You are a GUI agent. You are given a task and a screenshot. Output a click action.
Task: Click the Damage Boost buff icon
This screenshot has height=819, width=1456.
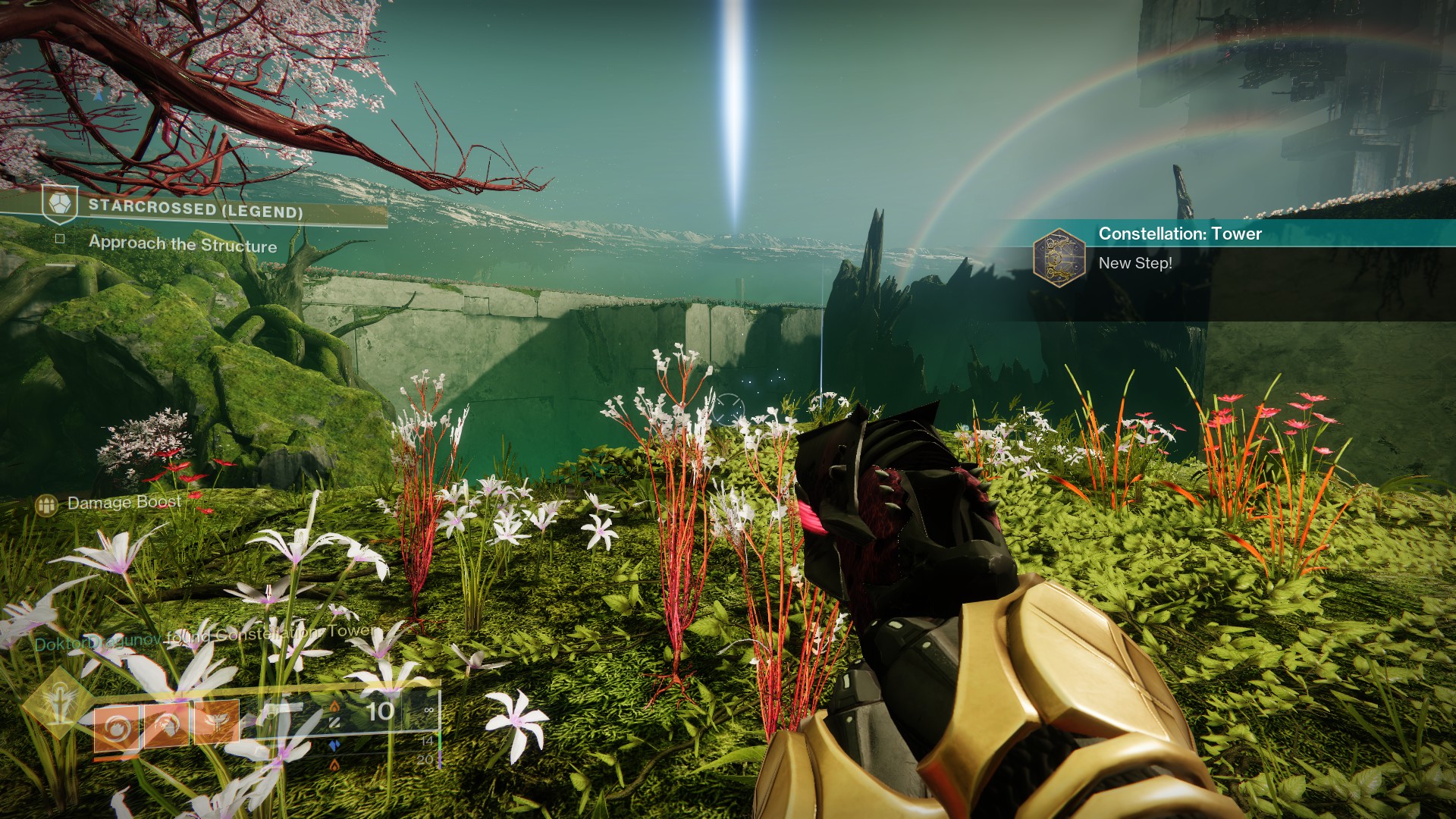pos(47,504)
